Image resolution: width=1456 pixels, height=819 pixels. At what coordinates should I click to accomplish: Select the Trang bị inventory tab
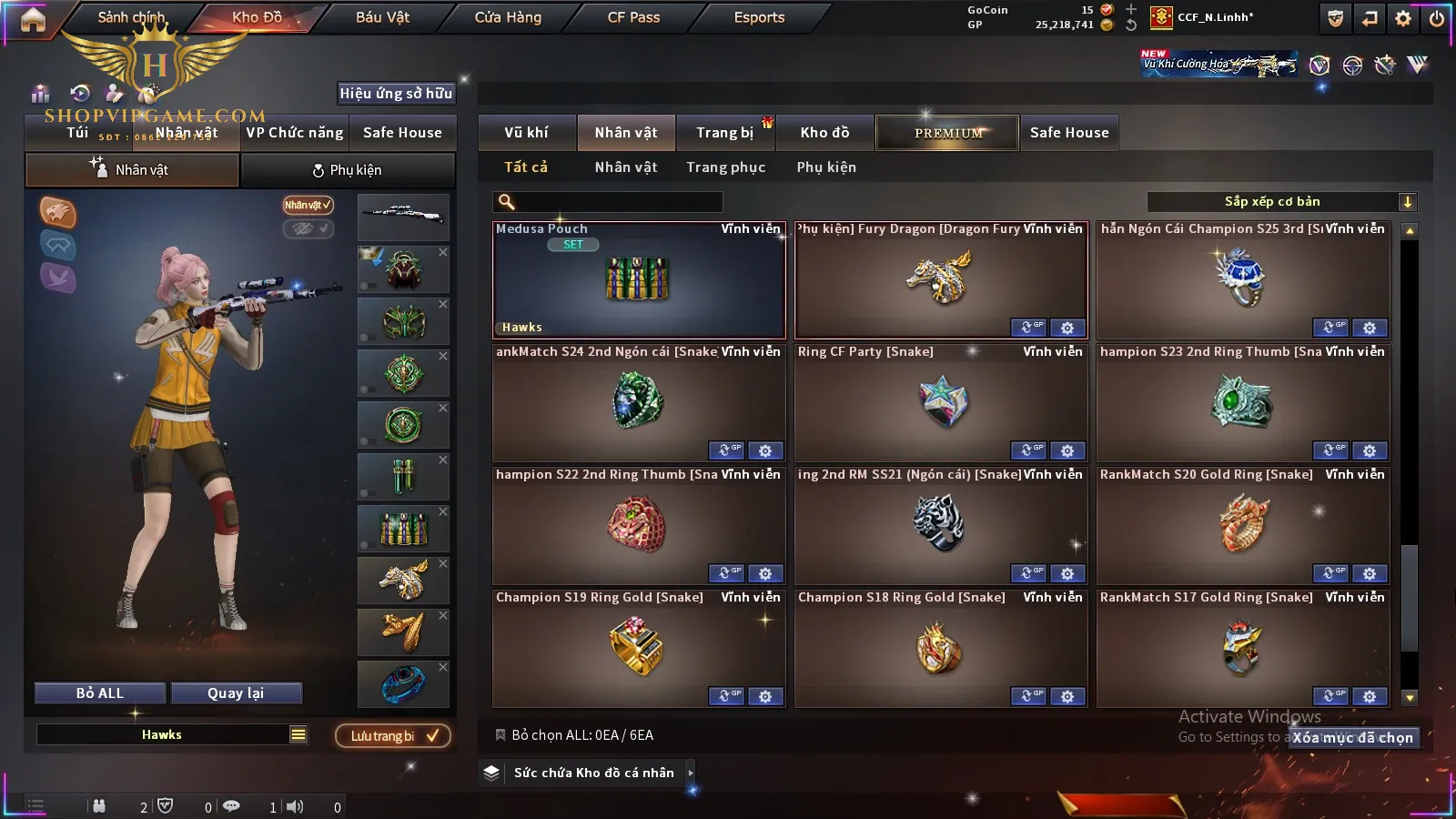click(724, 133)
